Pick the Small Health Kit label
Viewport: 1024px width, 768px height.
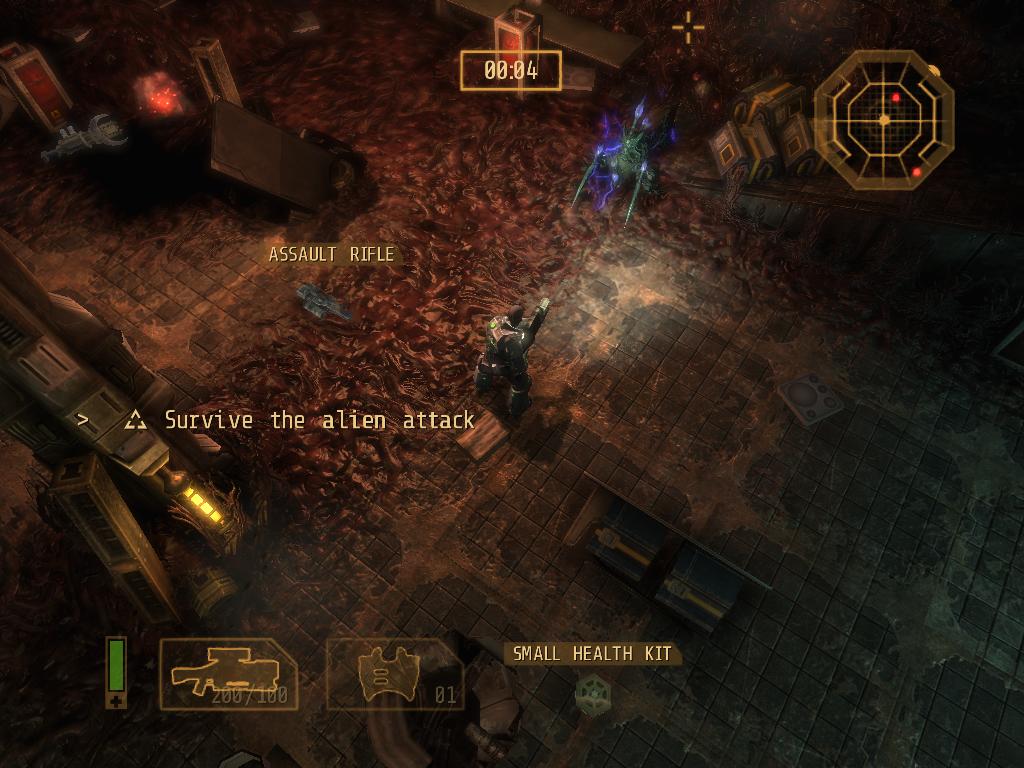592,654
